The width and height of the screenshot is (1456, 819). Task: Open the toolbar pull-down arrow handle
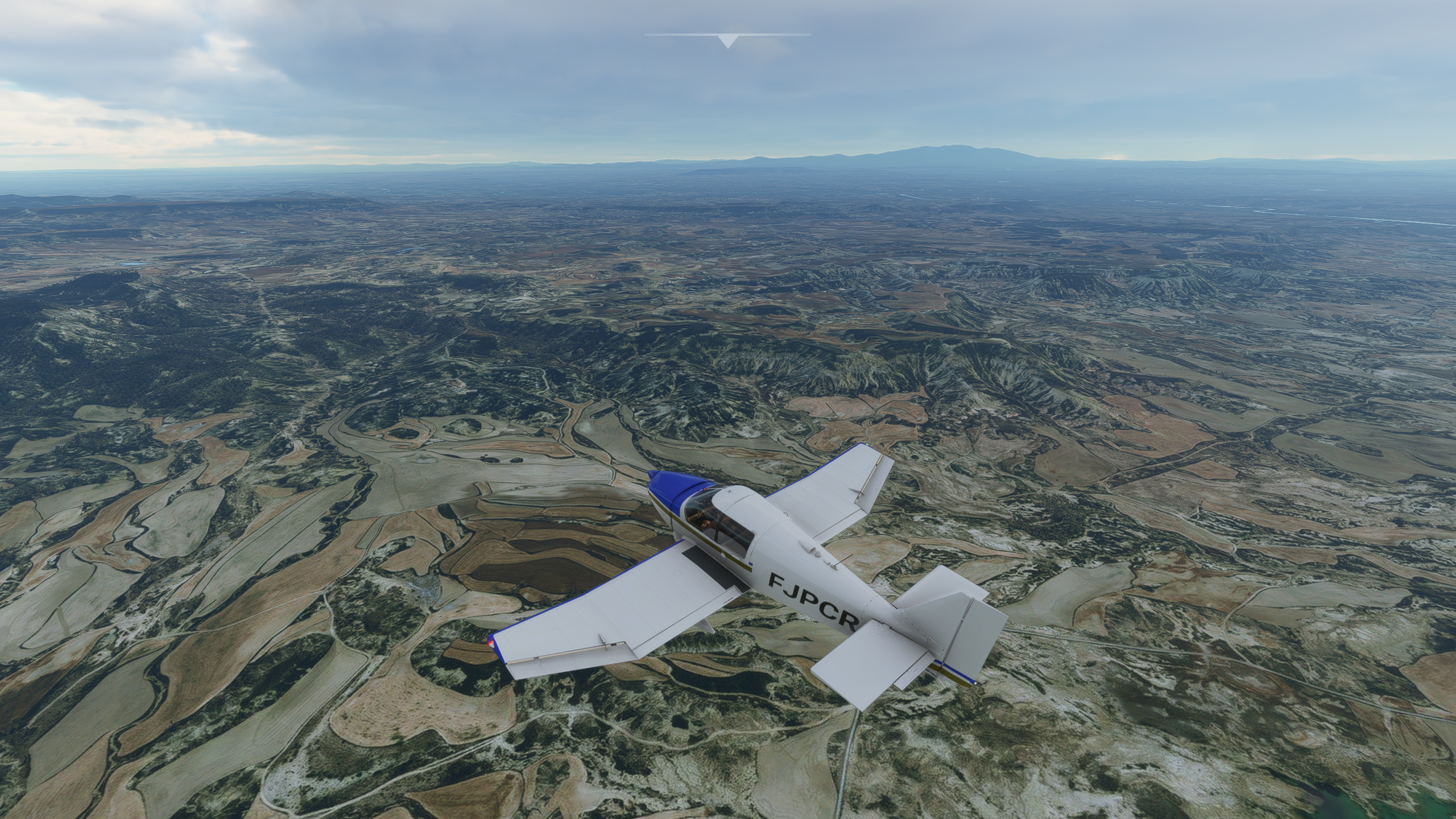pos(727,41)
